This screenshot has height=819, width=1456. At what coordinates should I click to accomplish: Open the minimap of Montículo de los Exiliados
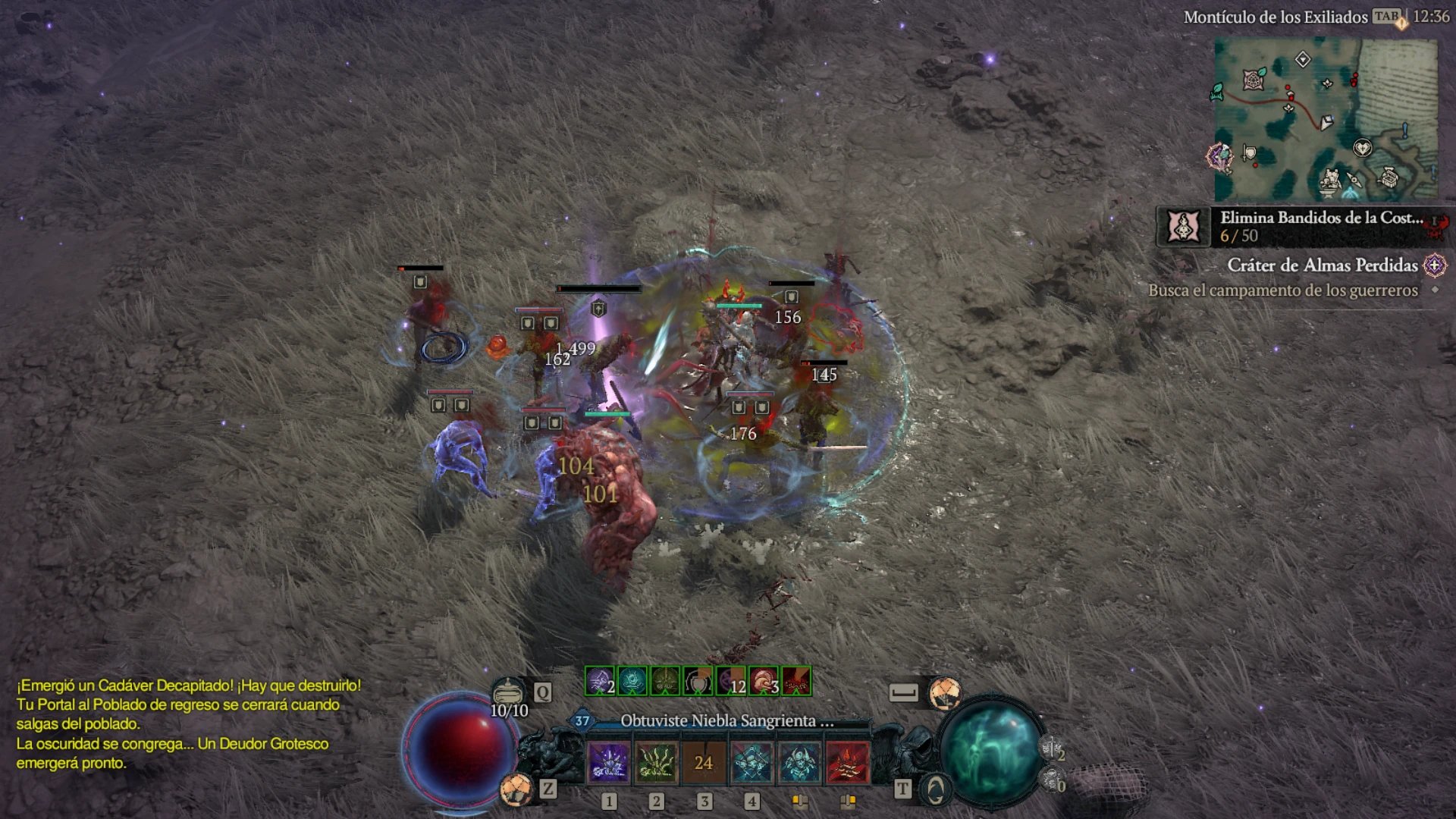pyautogui.click(x=1326, y=120)
